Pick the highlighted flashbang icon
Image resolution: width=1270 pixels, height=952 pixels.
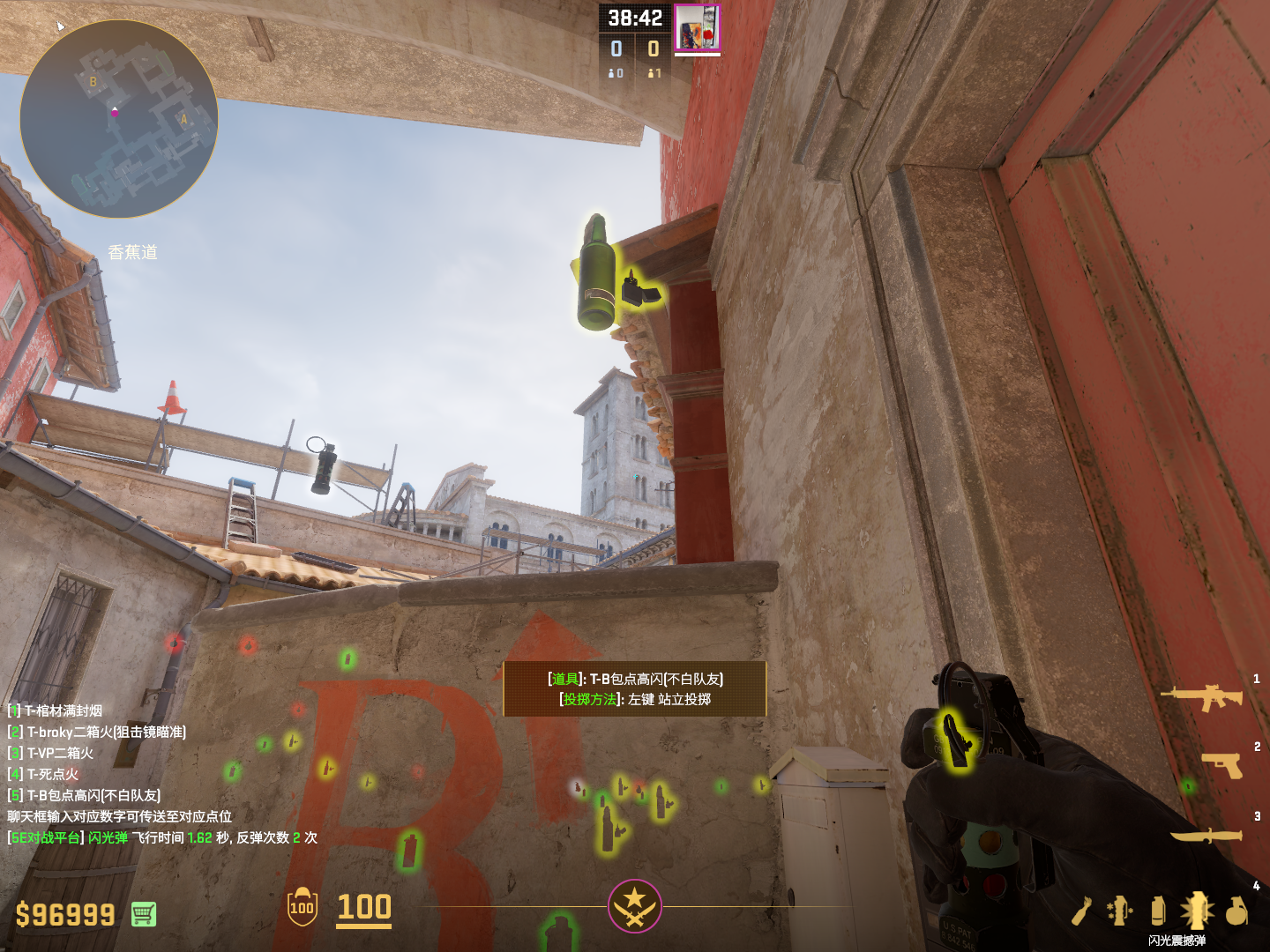(x=1197, y=910)
